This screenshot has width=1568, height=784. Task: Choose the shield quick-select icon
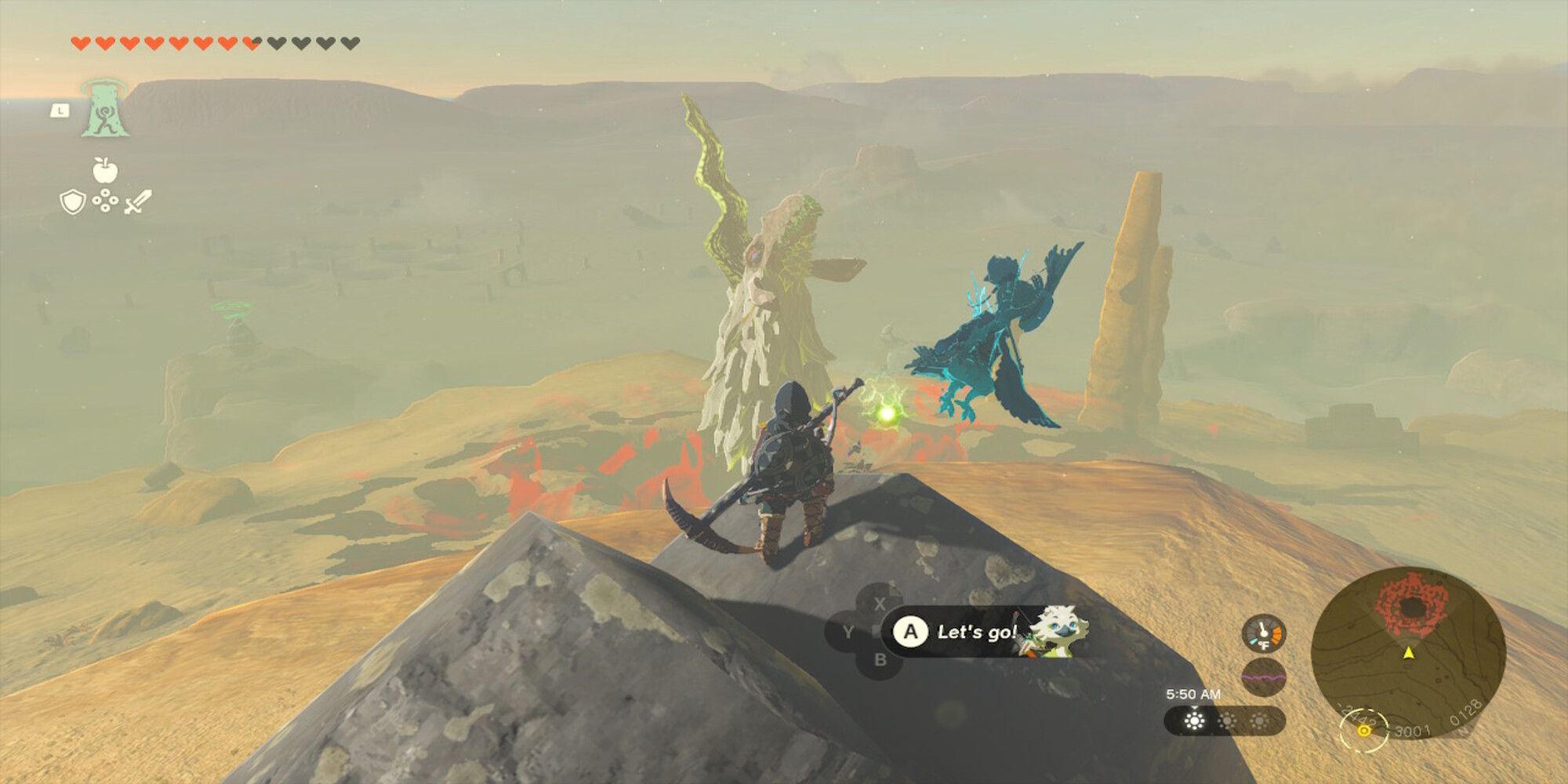tap(72, 203)
